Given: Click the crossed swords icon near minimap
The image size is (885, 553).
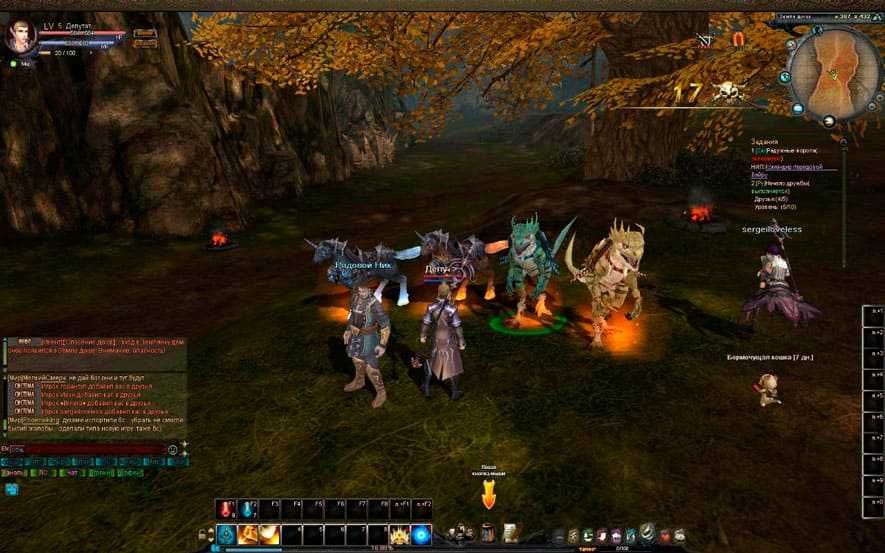Looking at the screenshot, I should 705,40.
